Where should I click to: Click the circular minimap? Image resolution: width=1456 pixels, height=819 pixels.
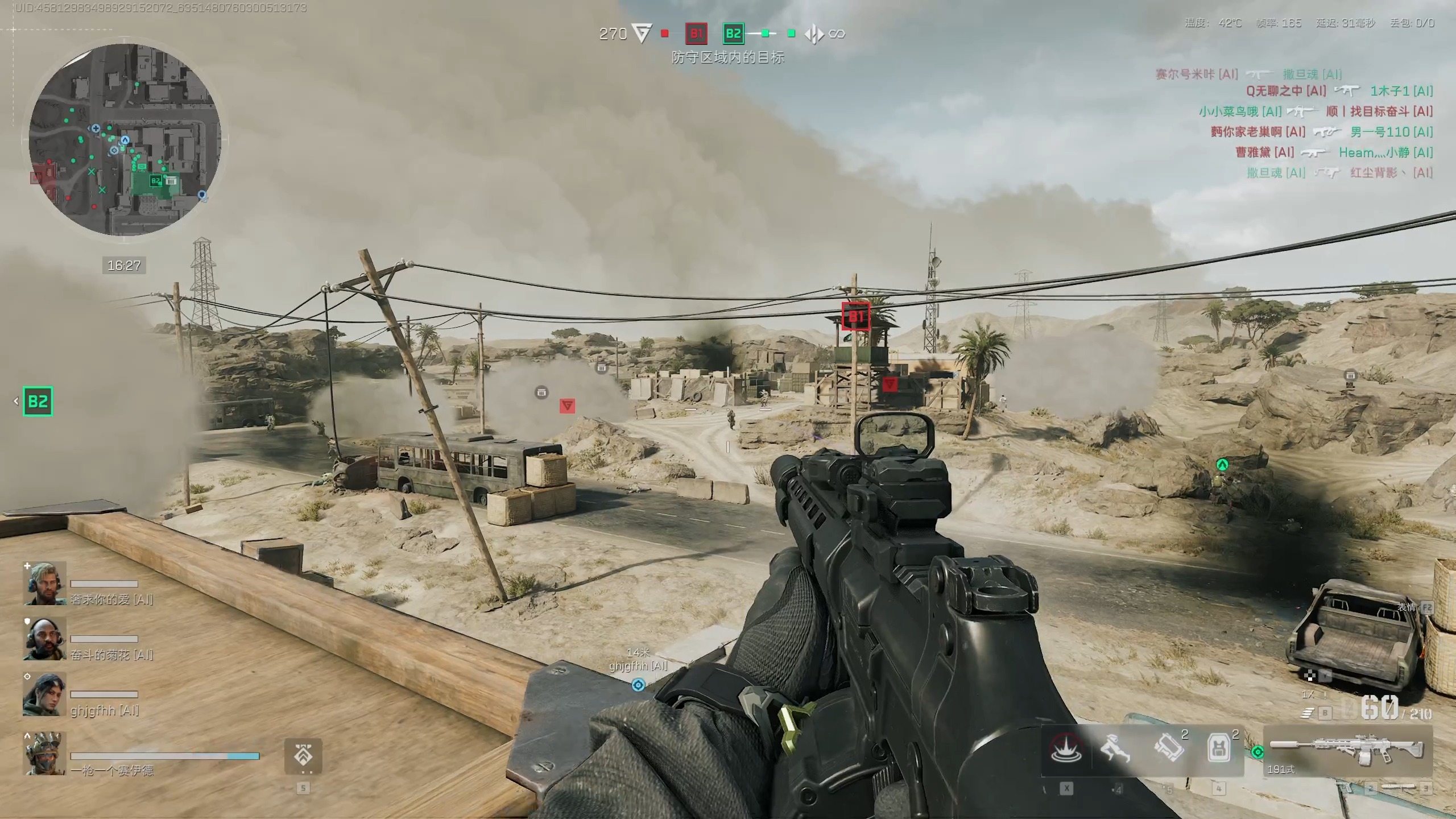[x=125, y=139]
